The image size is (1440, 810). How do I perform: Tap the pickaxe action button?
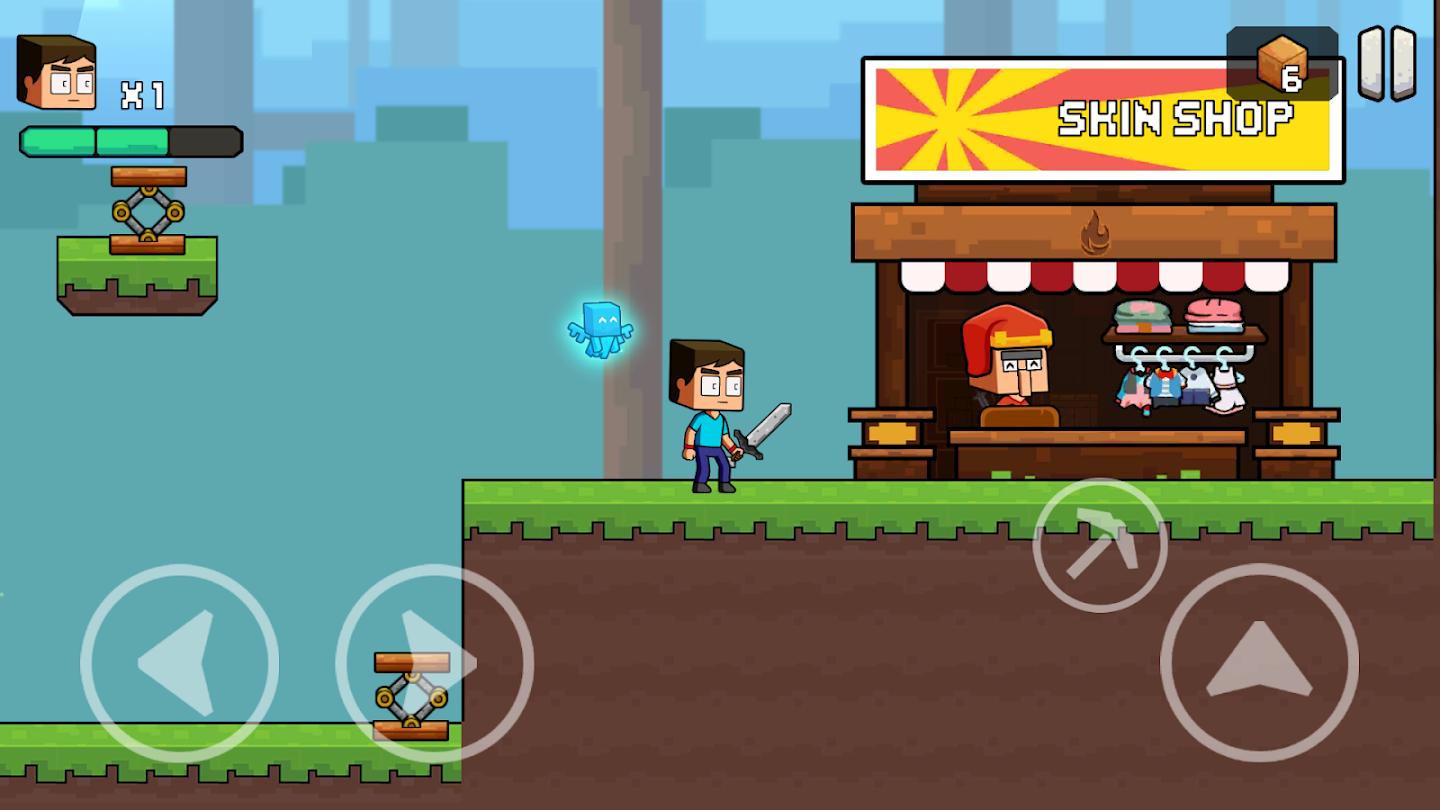[x=1098, y=545]
